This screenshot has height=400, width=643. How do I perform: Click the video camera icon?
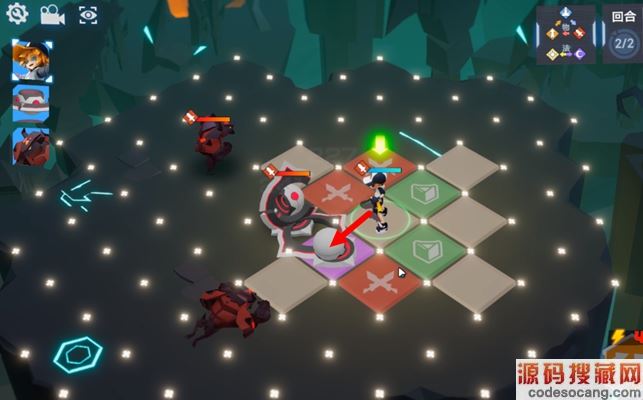pyautogui.click(x=52, y=15)
